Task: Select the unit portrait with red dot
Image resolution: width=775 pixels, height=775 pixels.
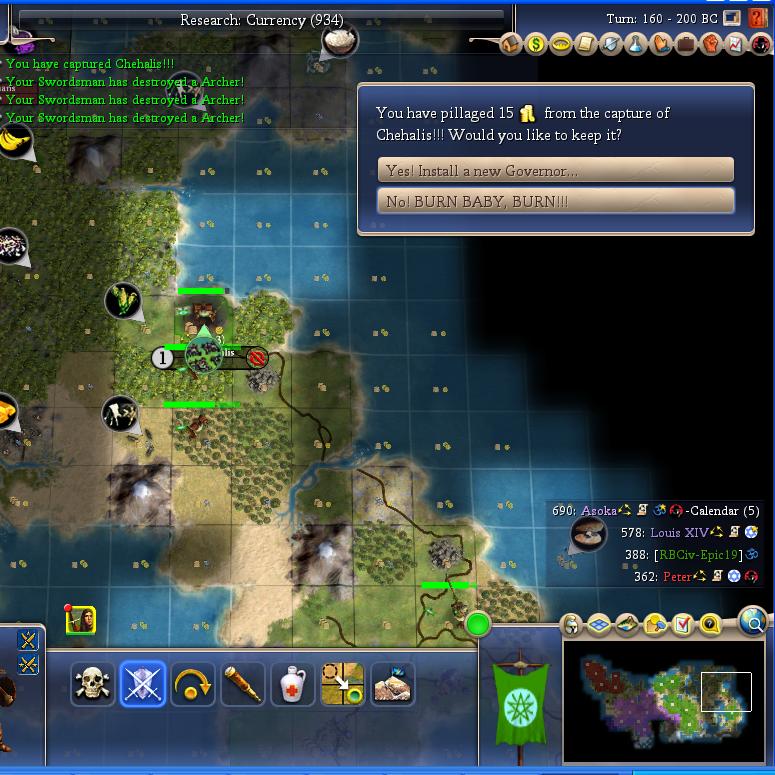Action: coord(80,621)
